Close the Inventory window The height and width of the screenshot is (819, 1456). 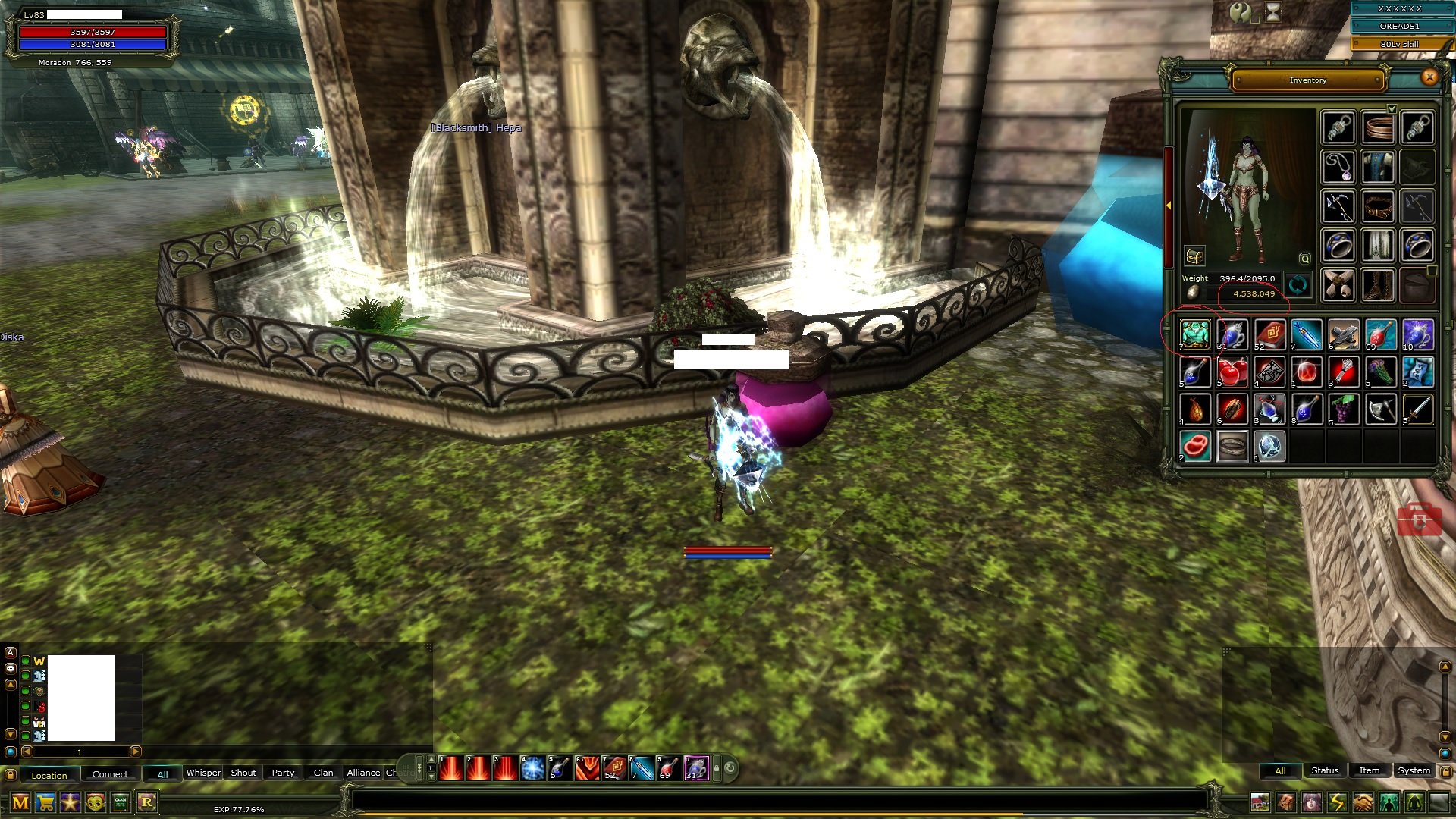click(x=1429, y=77)
